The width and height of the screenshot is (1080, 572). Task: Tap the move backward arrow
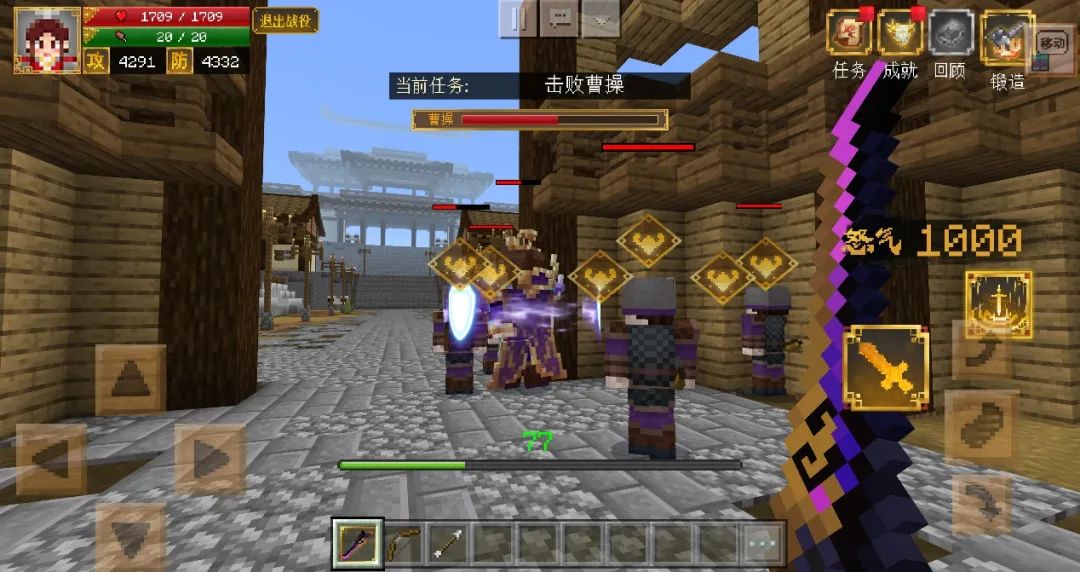130,537
